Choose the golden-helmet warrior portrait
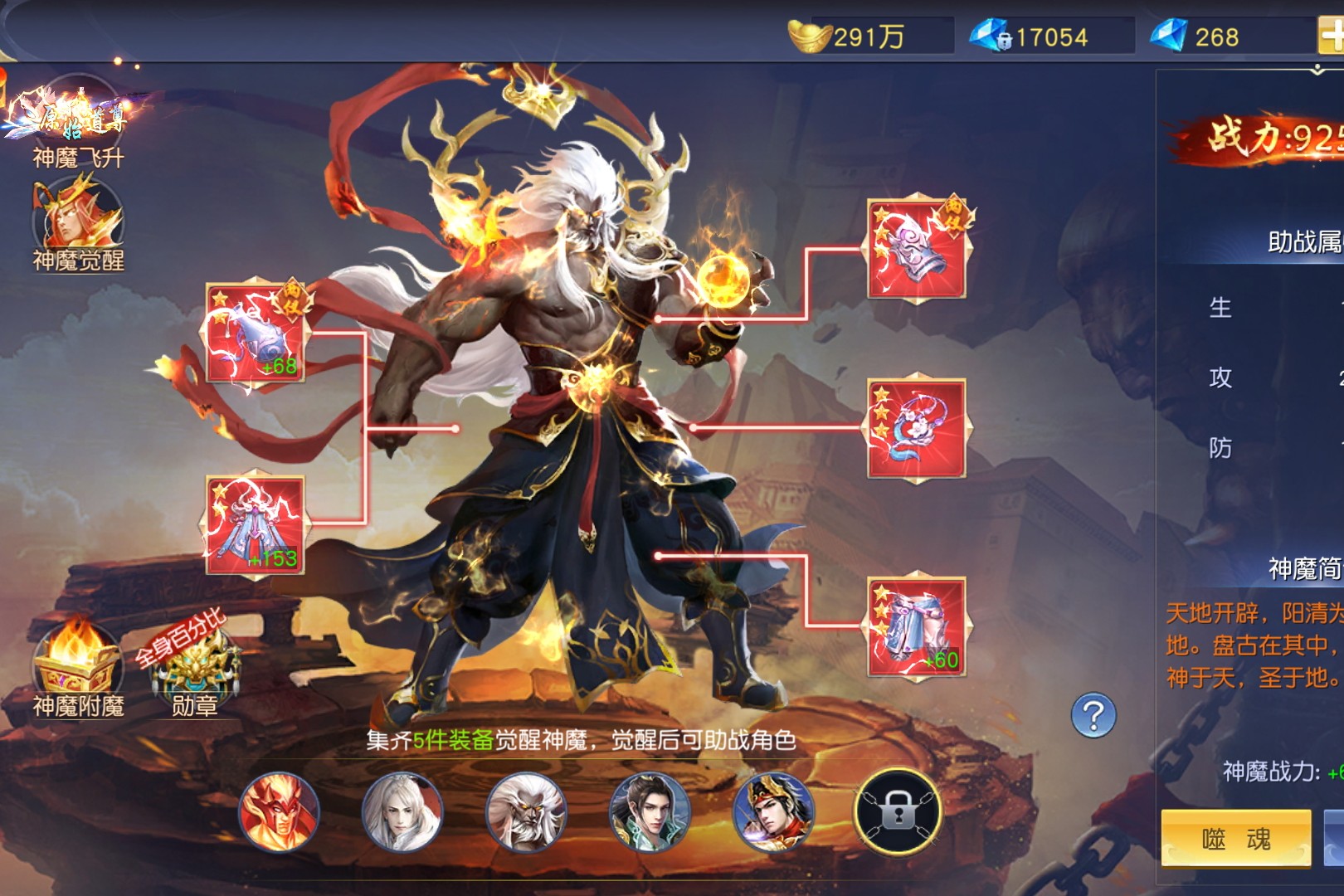Screen dimensions: 1344x896 pyautogui.click(x=773, y=811)
